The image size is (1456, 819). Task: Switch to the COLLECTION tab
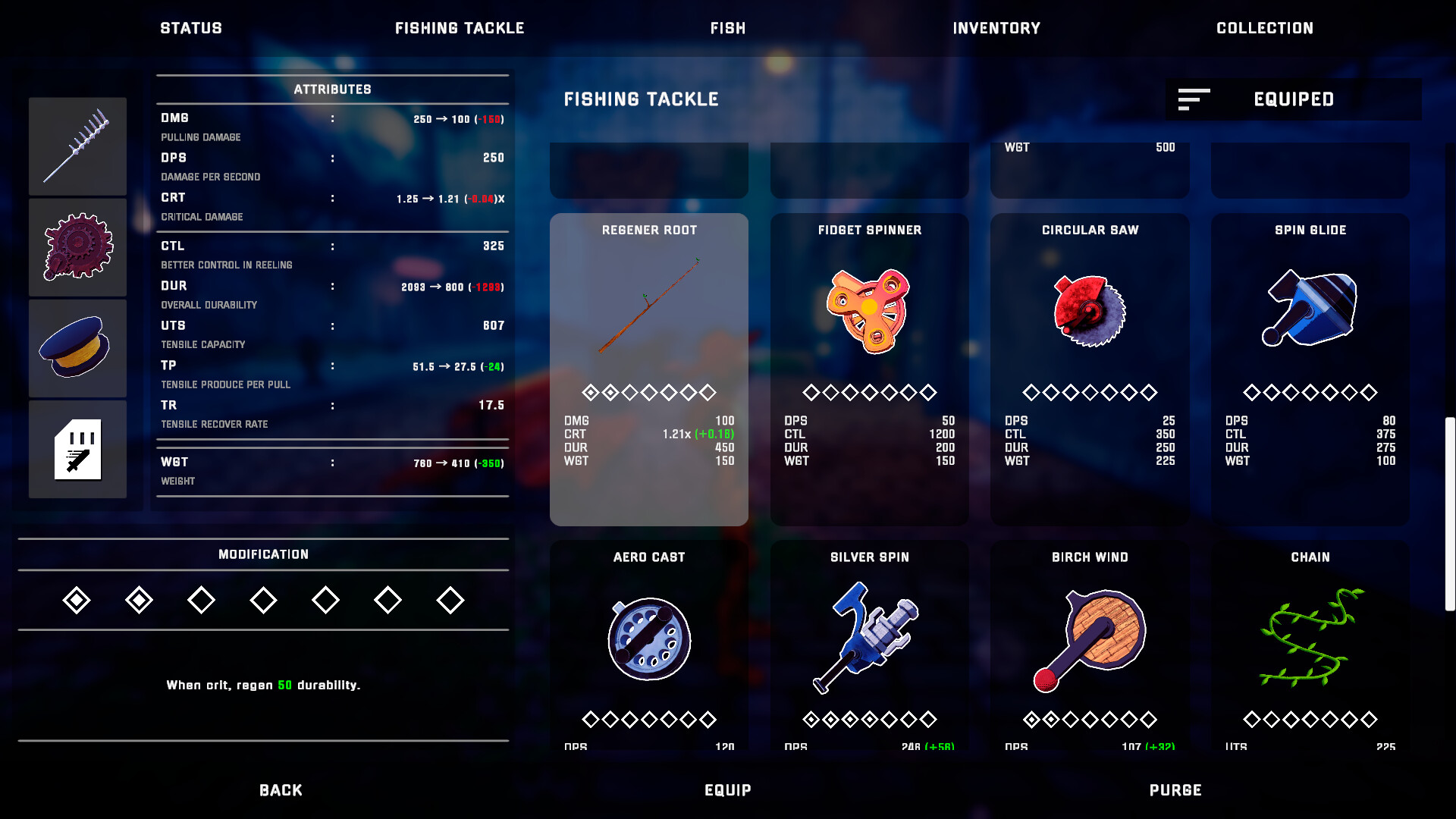pyautogui.click(x=1264, y=28)
